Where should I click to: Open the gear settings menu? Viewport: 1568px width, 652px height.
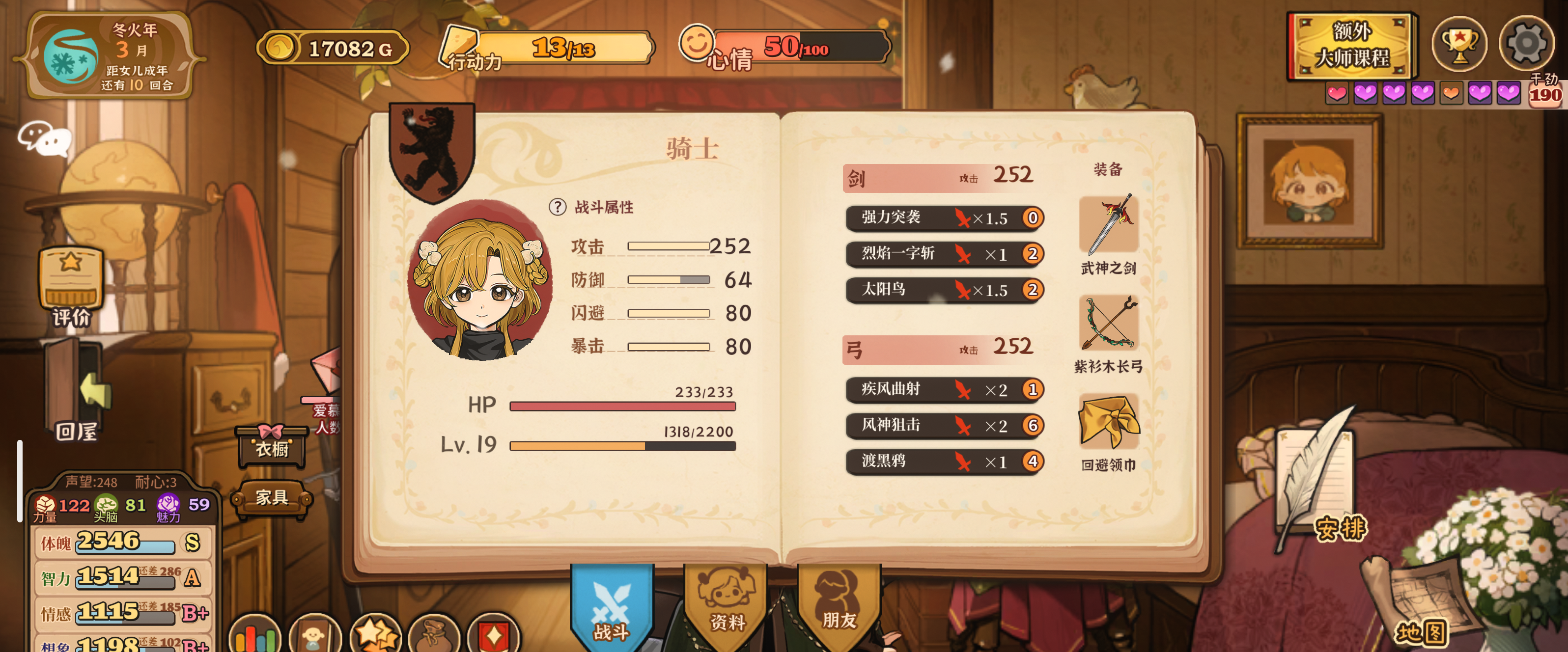1526,44
